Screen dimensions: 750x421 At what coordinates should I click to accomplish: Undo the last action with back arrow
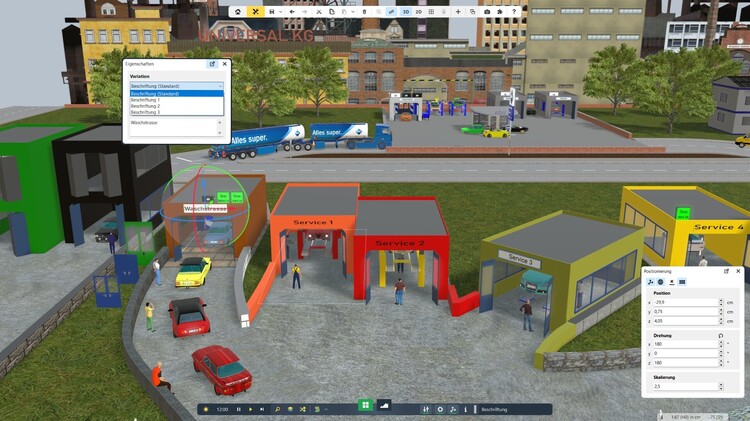tap(291, 11)
